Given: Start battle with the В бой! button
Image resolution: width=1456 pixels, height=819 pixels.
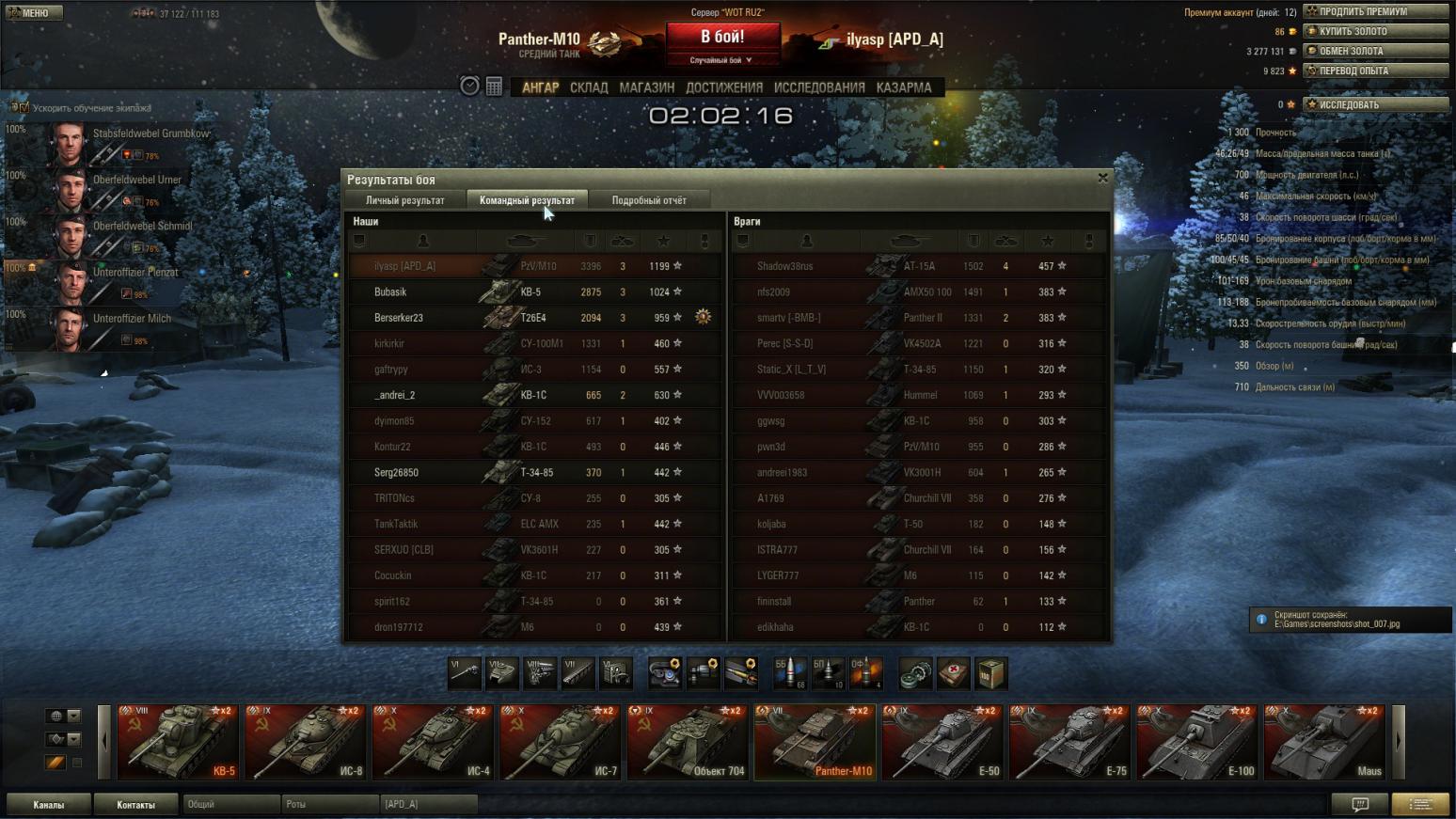Looking at the screenshot, I should [x=722, y=38].
